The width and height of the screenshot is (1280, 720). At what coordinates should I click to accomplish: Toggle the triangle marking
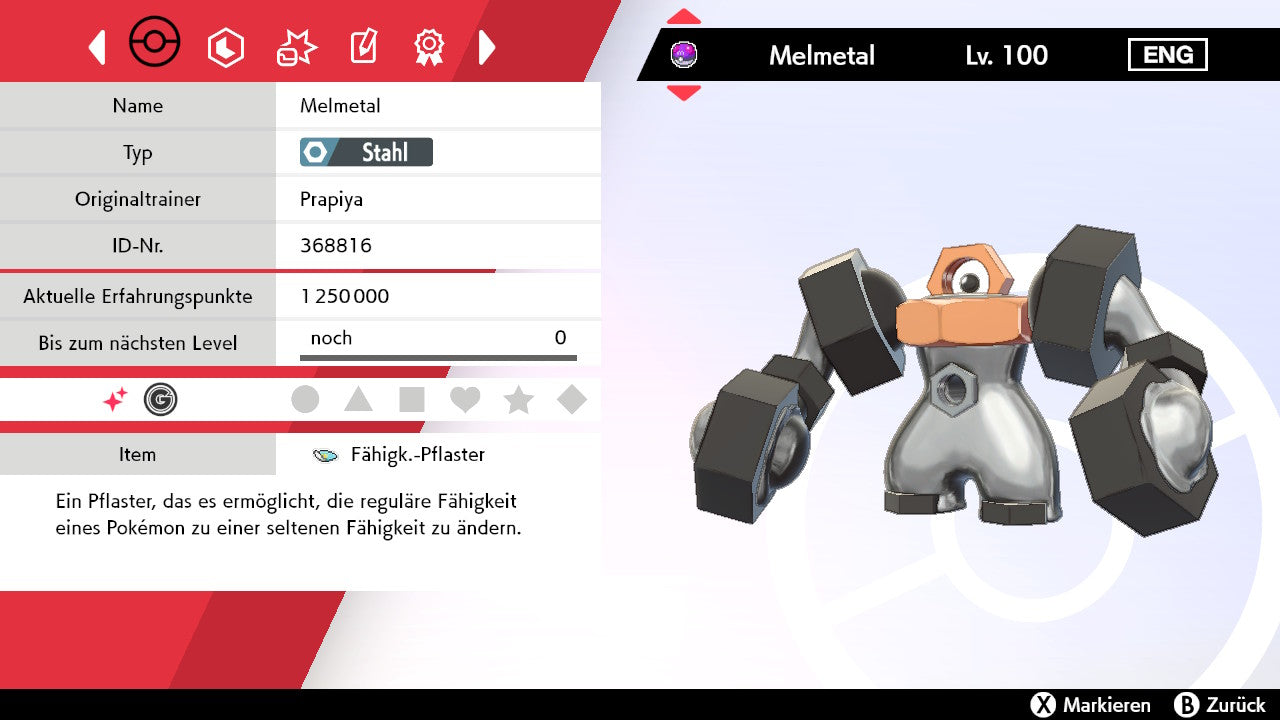(x=358, y=400)
